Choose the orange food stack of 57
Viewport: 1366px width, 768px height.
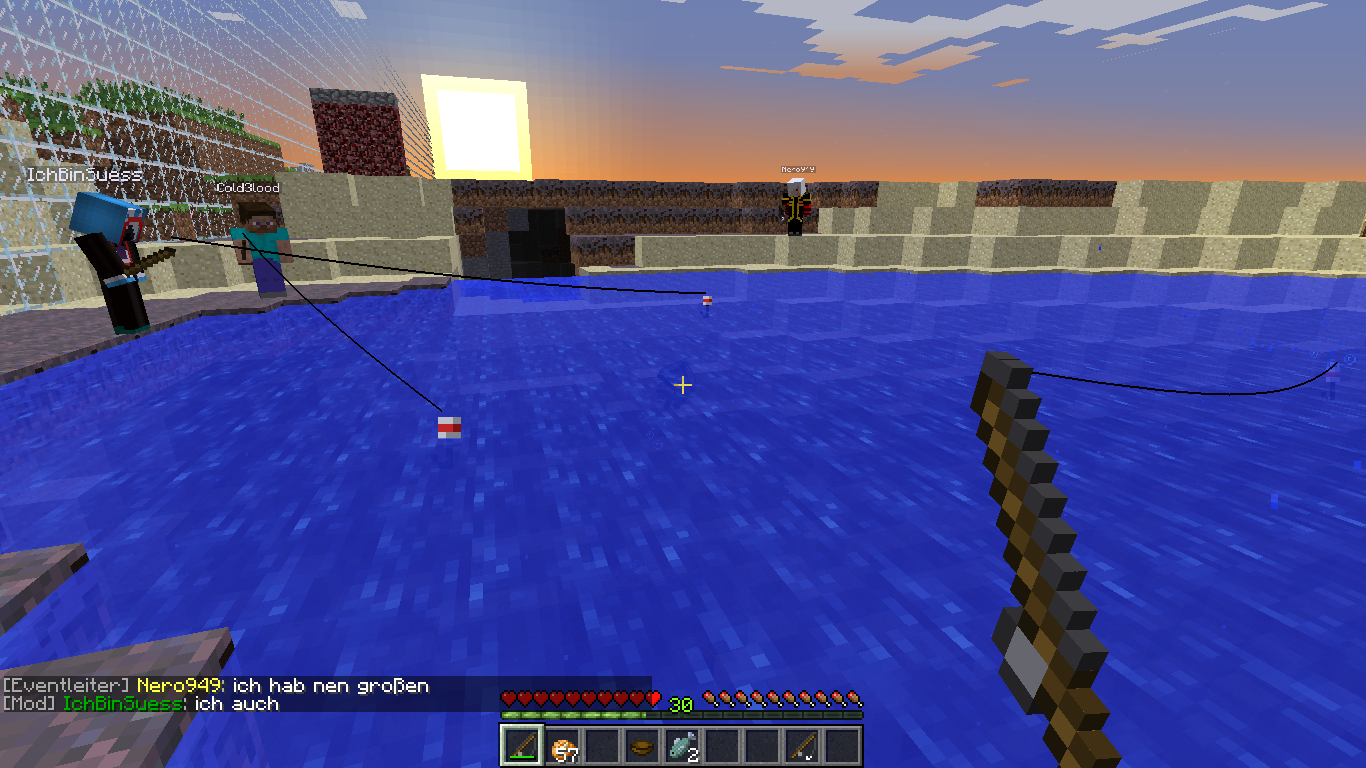pos(561,746)
